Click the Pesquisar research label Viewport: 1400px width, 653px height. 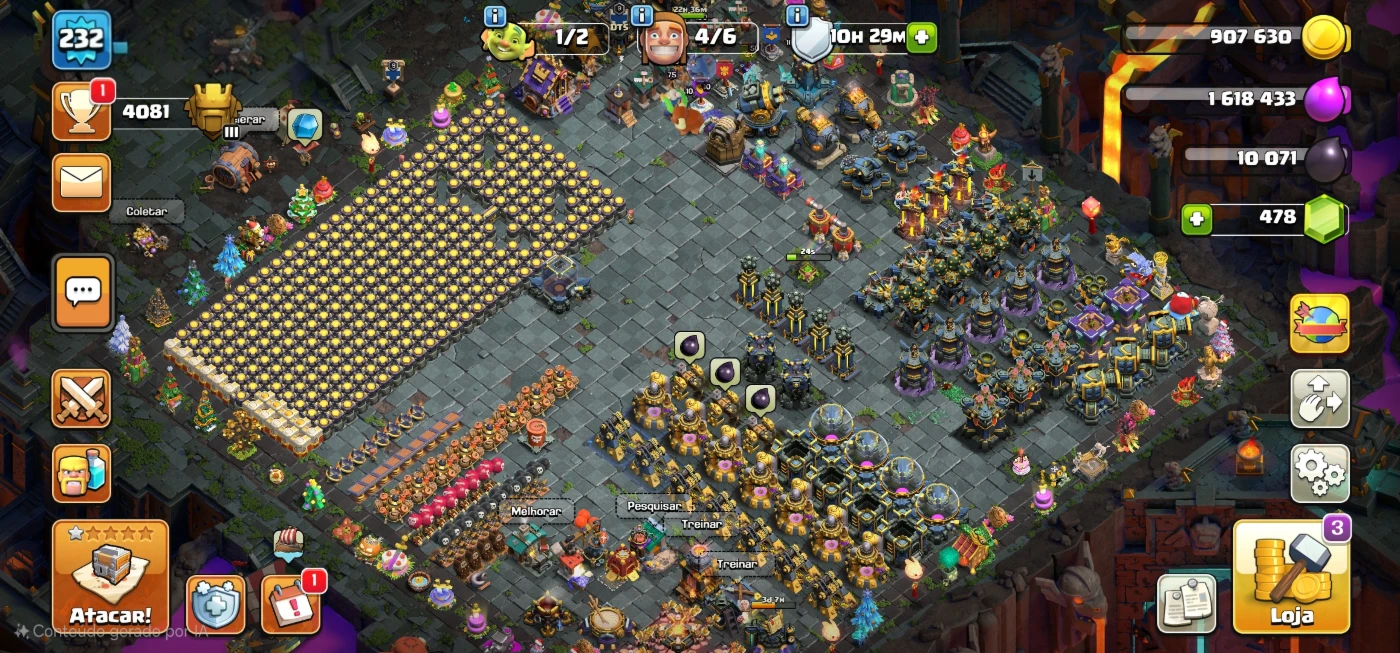click(x=654, y=506)
